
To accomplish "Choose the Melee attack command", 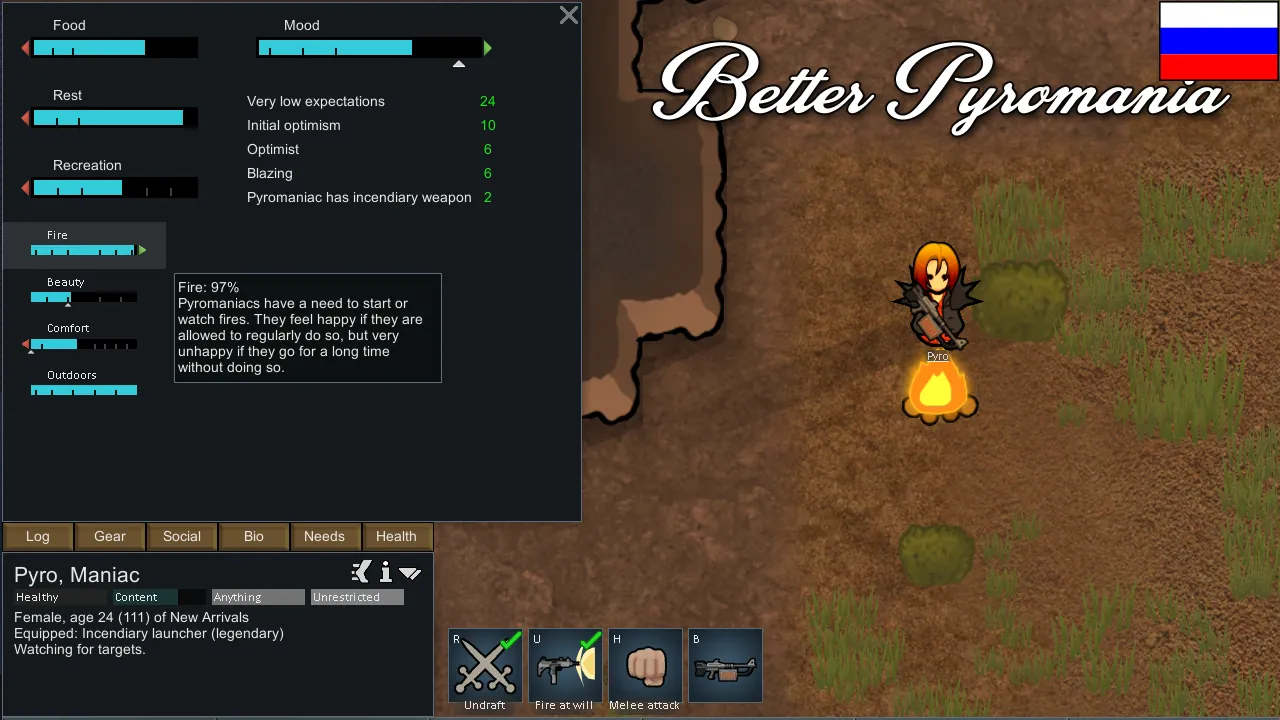I will (x=645, y=666).
